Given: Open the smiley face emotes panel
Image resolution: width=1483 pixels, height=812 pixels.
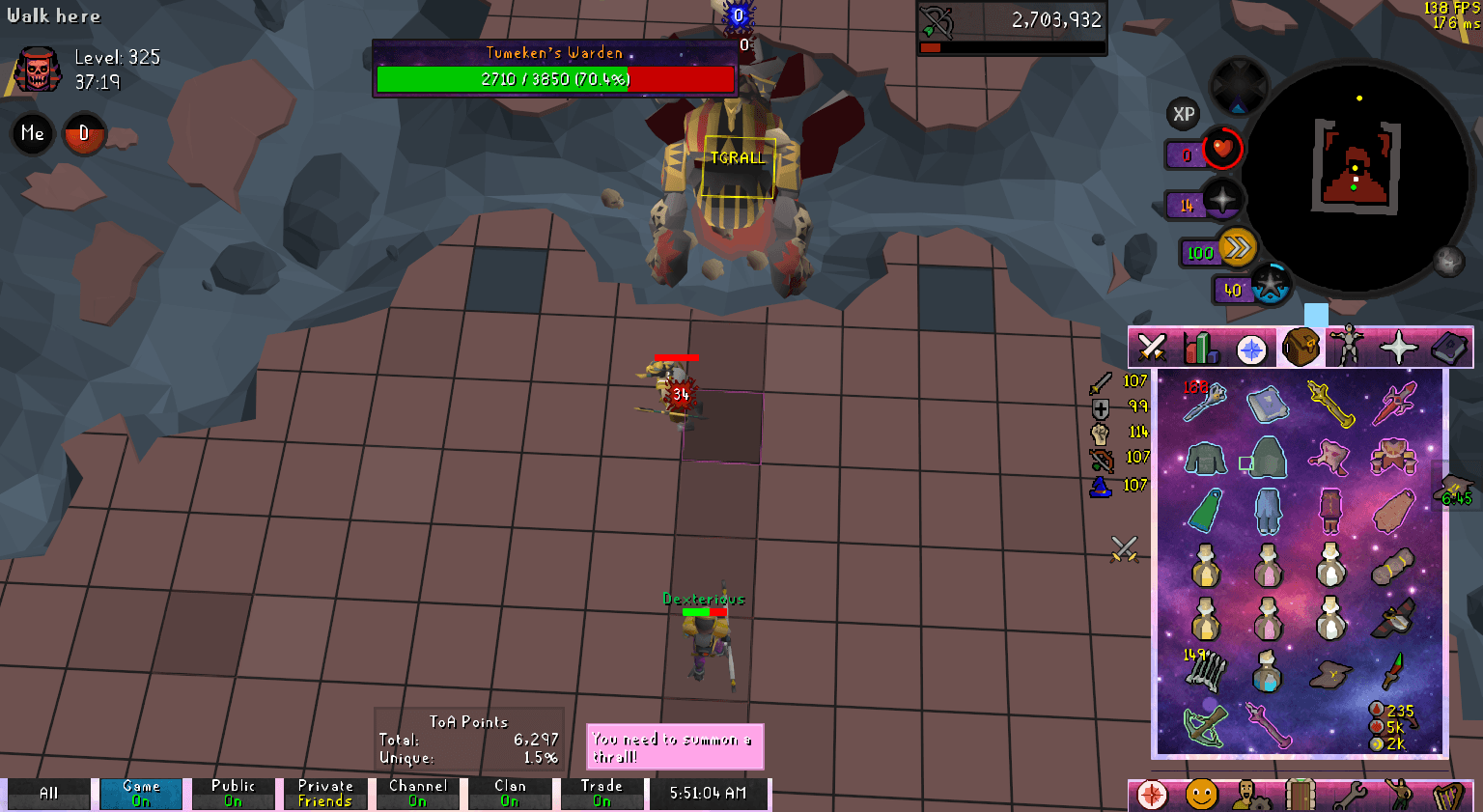Looking at the screenshot, I should click(x=1201, y=792).
